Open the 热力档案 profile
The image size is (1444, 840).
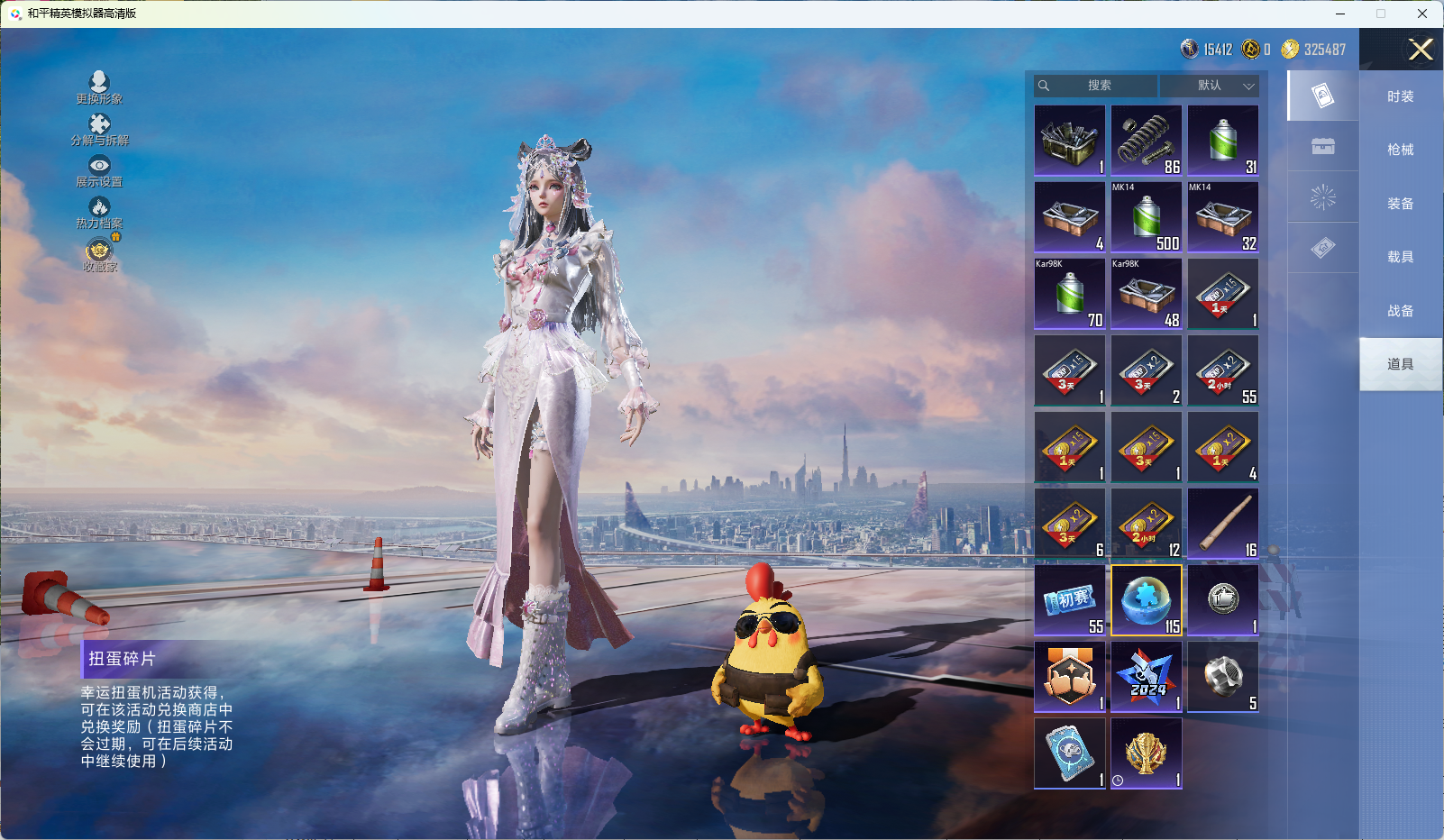99,213
